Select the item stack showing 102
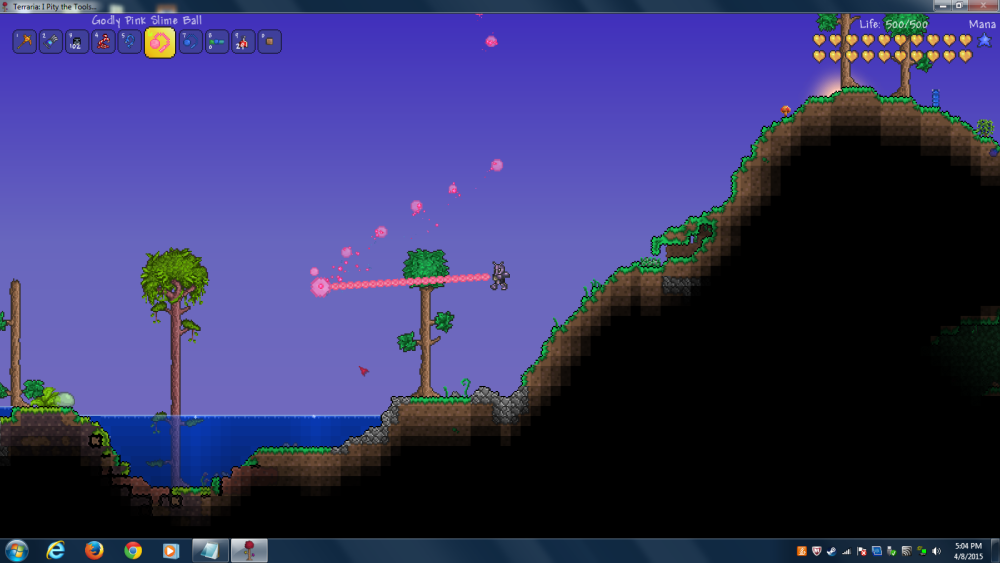Image resolution: width=1000 pixels, height=563 pixels. pyautogui.click(x=77, y=41)
